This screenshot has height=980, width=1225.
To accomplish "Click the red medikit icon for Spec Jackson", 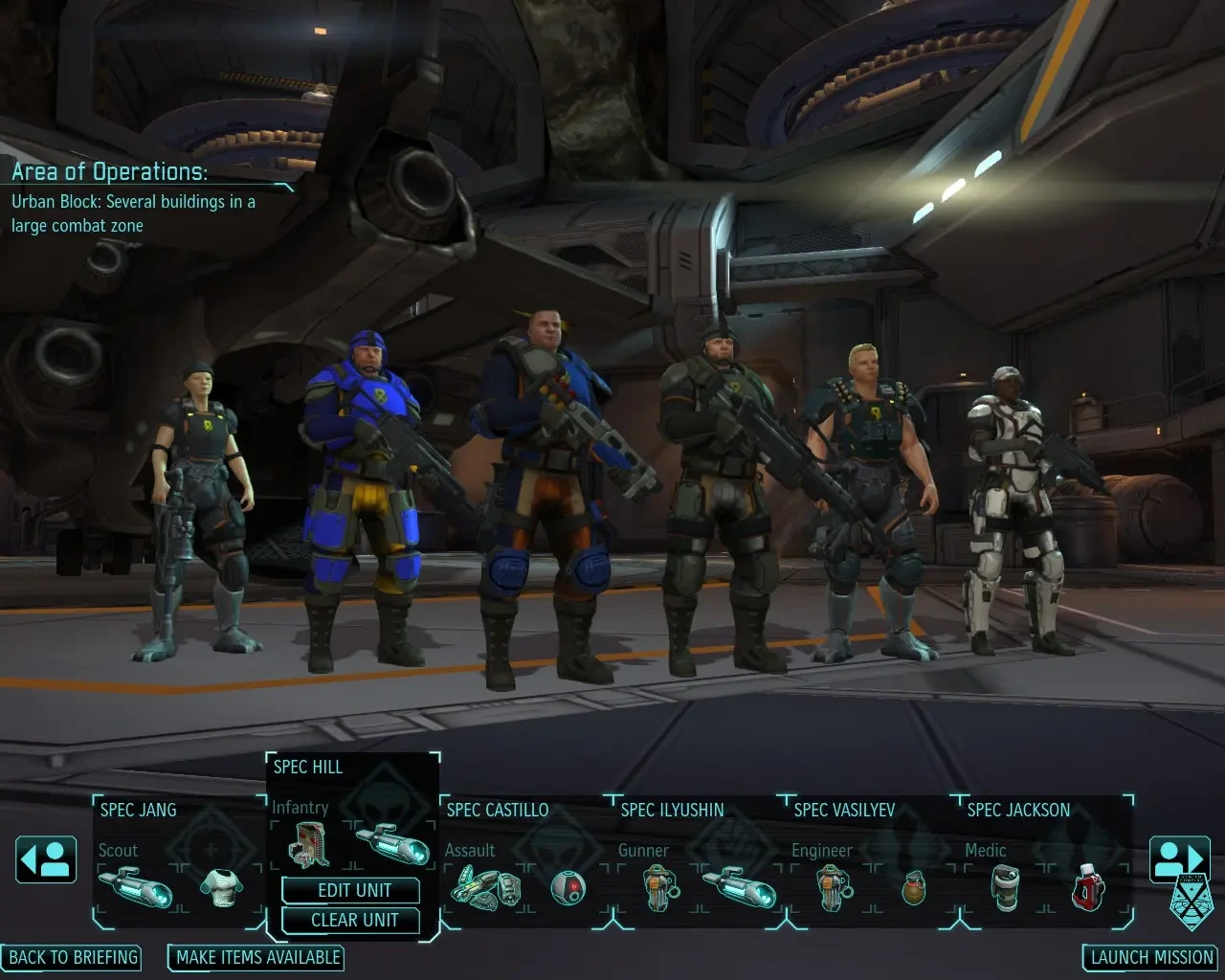I will 1088,886.
